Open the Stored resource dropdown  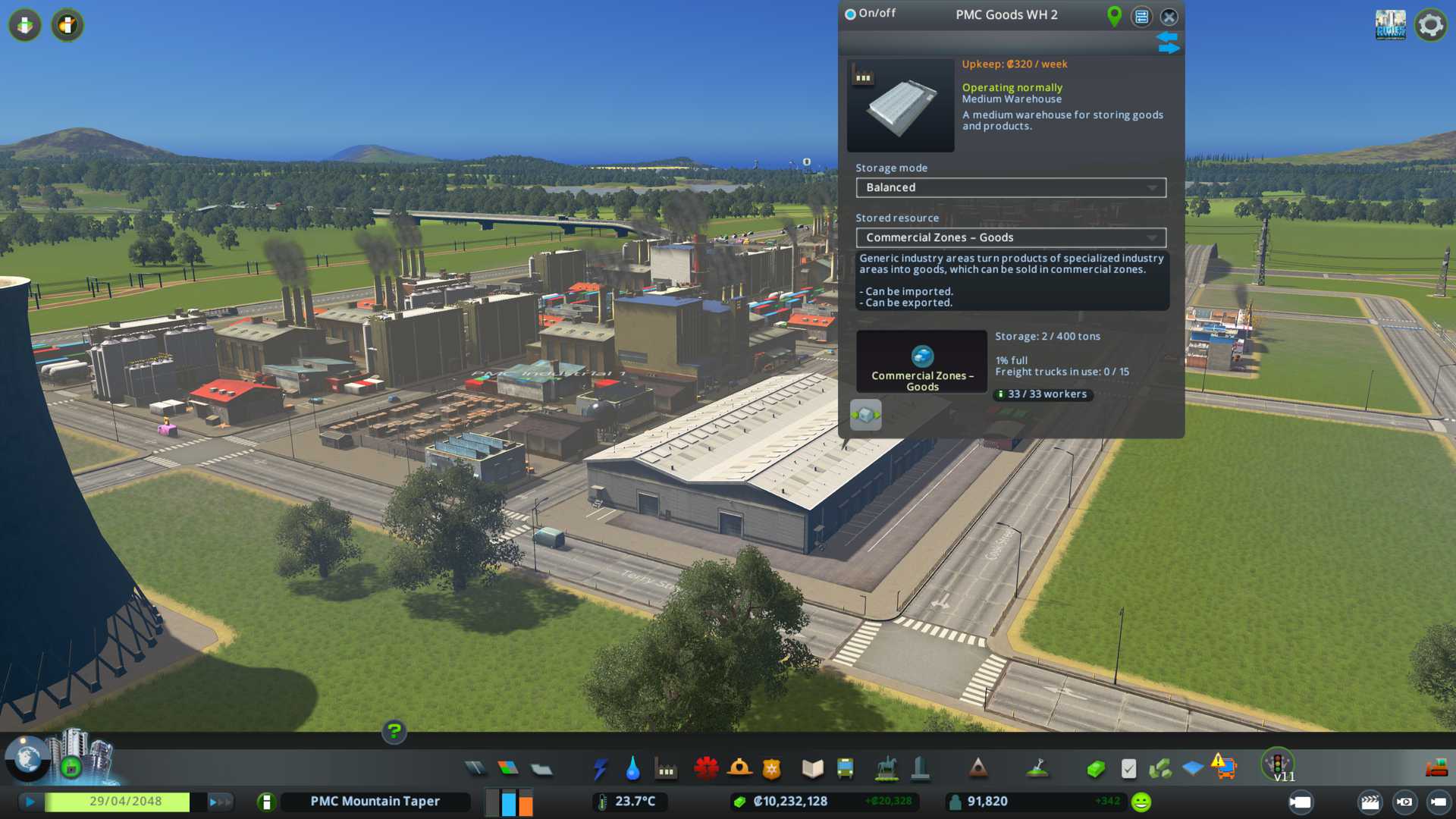pos(1011,237)
